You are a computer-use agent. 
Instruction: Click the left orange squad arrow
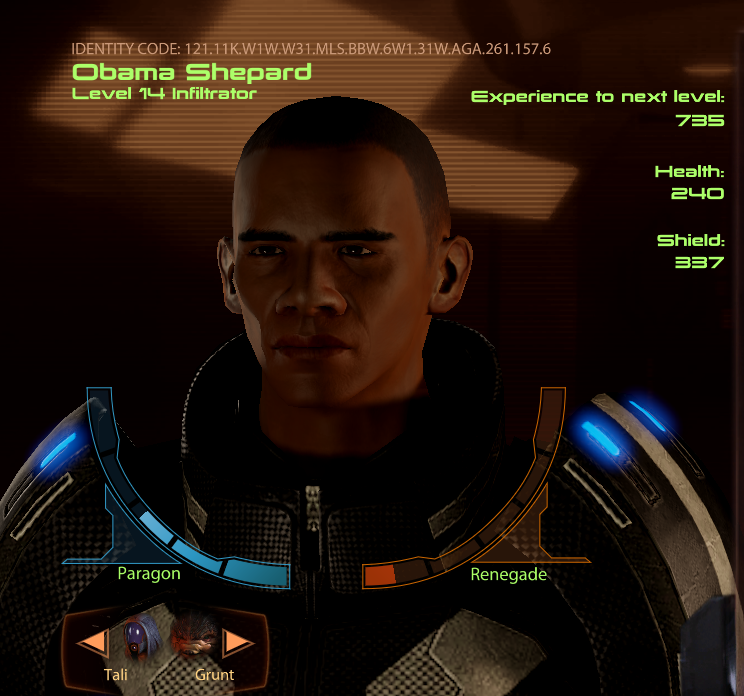(93, 641)
